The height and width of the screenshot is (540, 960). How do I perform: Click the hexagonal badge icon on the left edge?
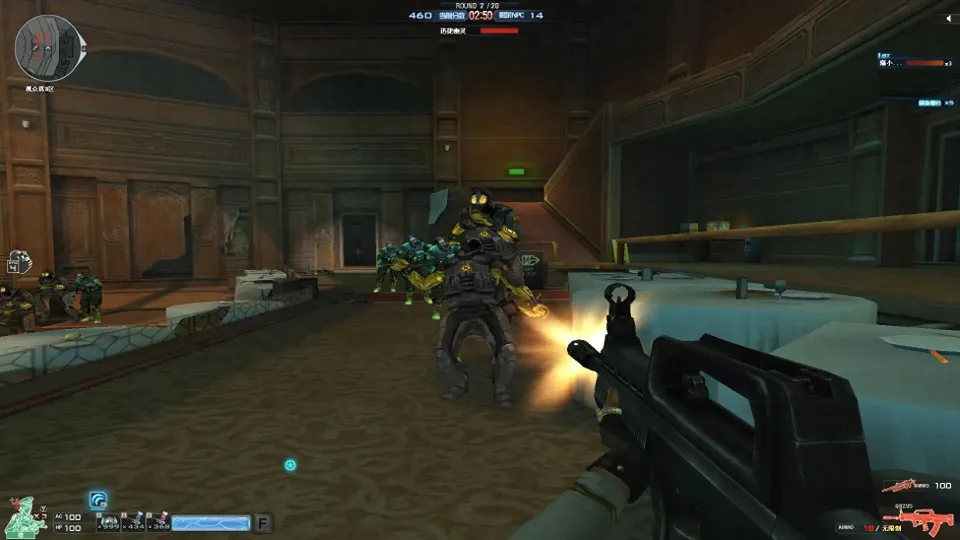(15, 262)
